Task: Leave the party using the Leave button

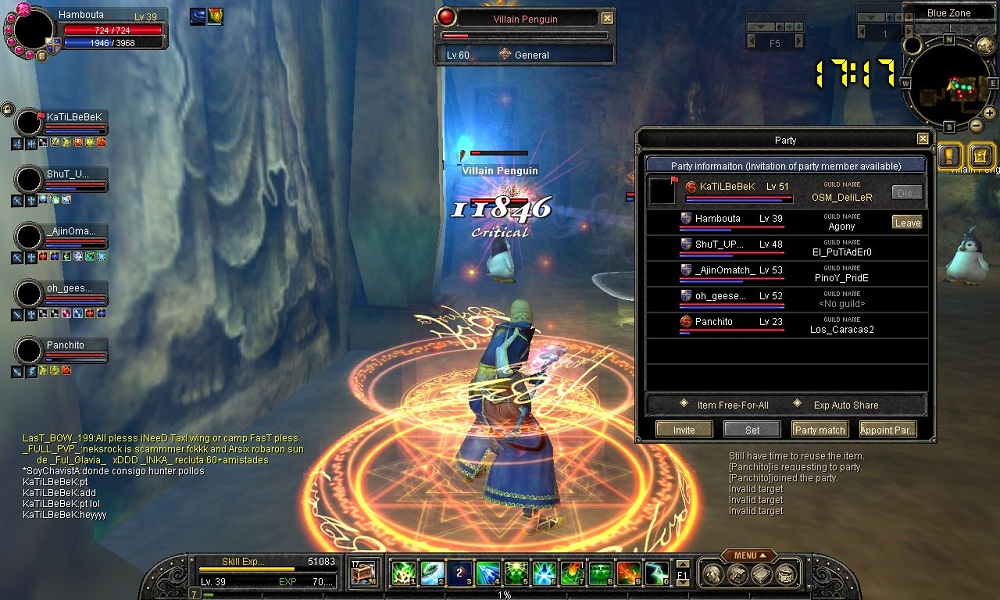Action: tap(907, 223)
